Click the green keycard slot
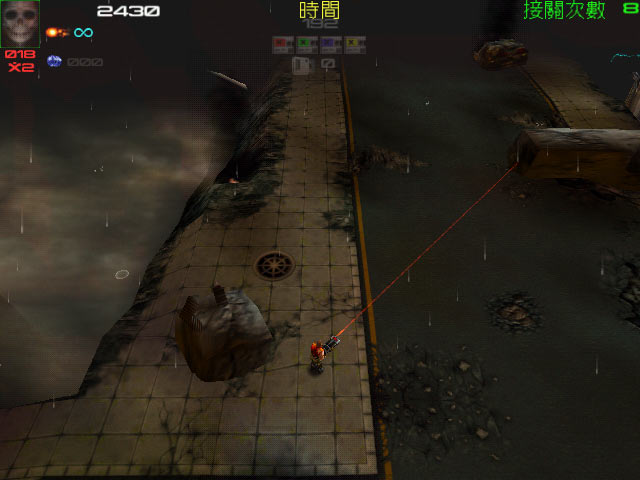The width and height of the screenshot is (640, 480). coord(307,45)
